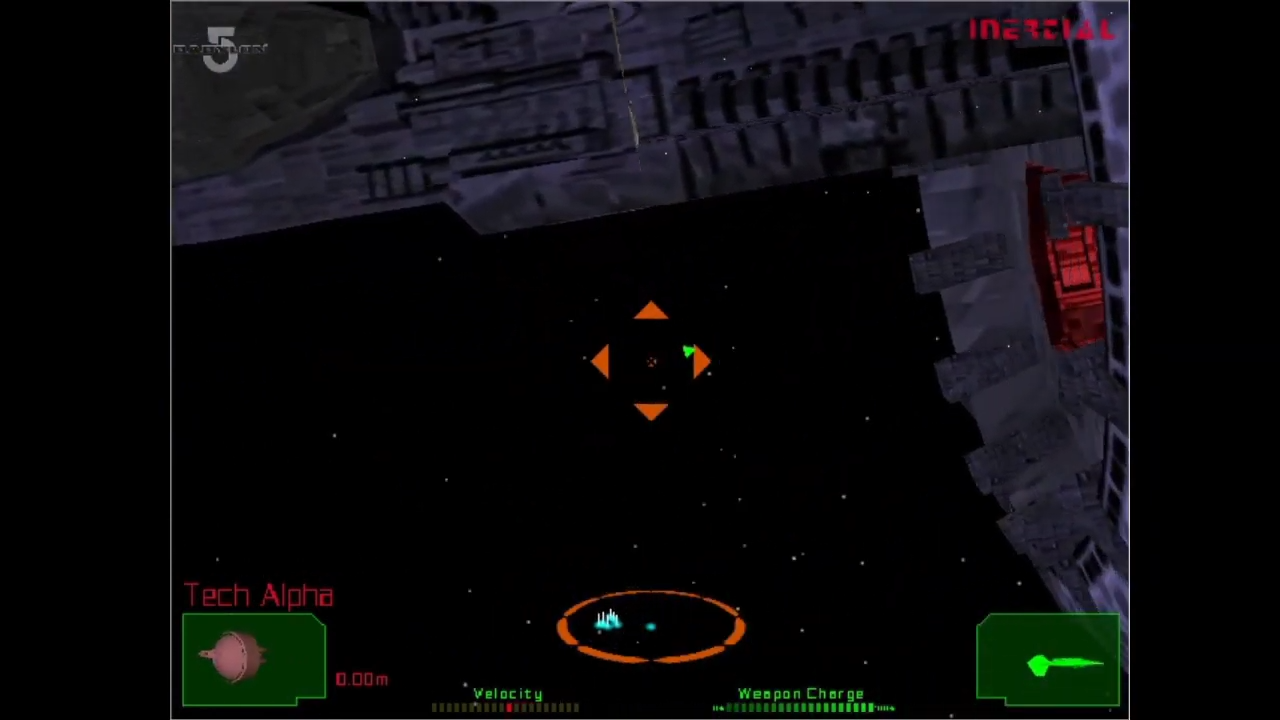Click the red marker on the velocity bar
Image resolution: width=1280 pixels, height=720 pixels.
[510, 707]
